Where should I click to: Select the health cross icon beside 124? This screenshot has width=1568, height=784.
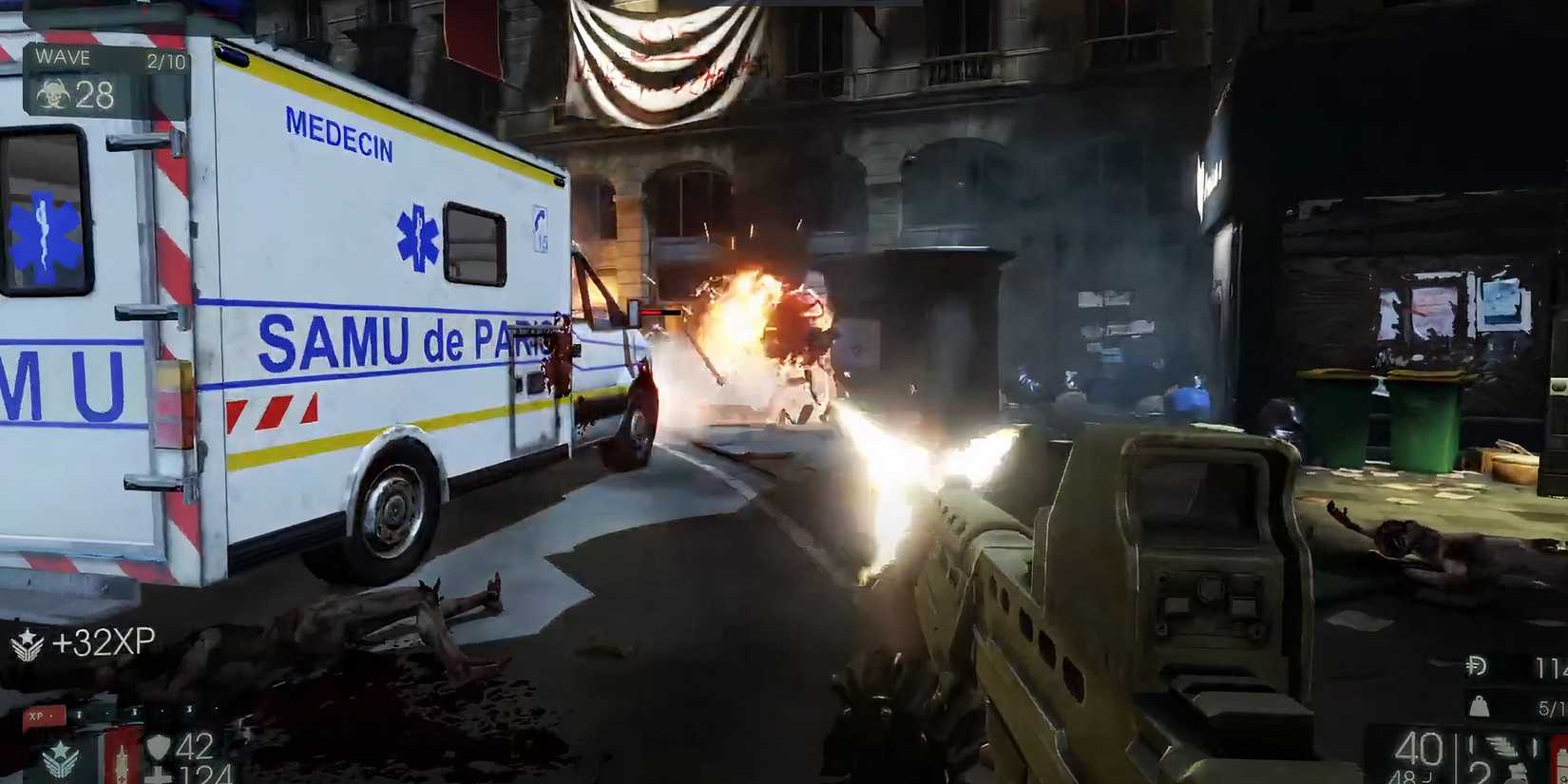click(x=157, y=774)
